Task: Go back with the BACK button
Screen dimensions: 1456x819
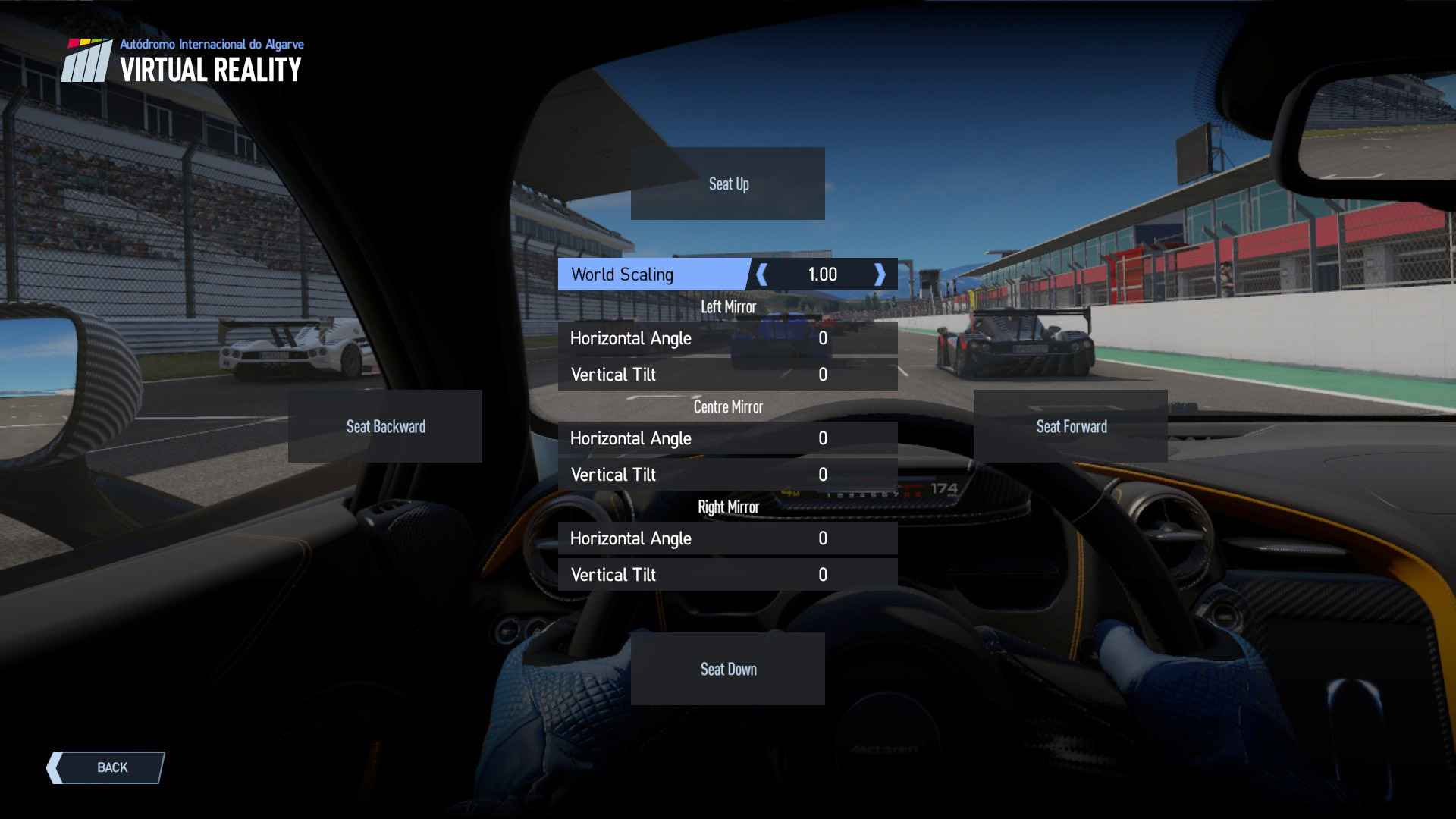Action: tap(106, 767)
